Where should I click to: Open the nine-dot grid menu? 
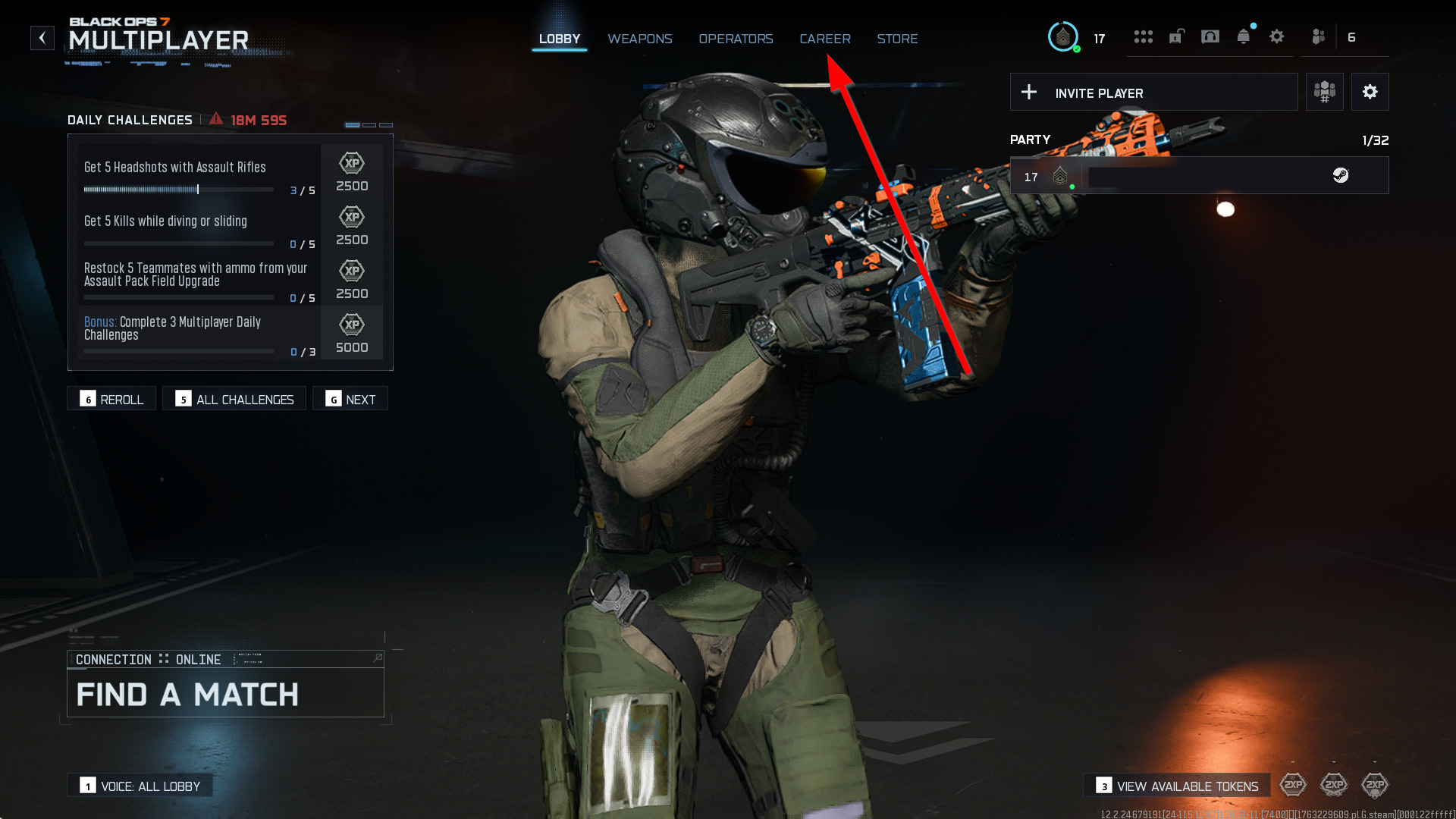click(x=1143, y=37)
